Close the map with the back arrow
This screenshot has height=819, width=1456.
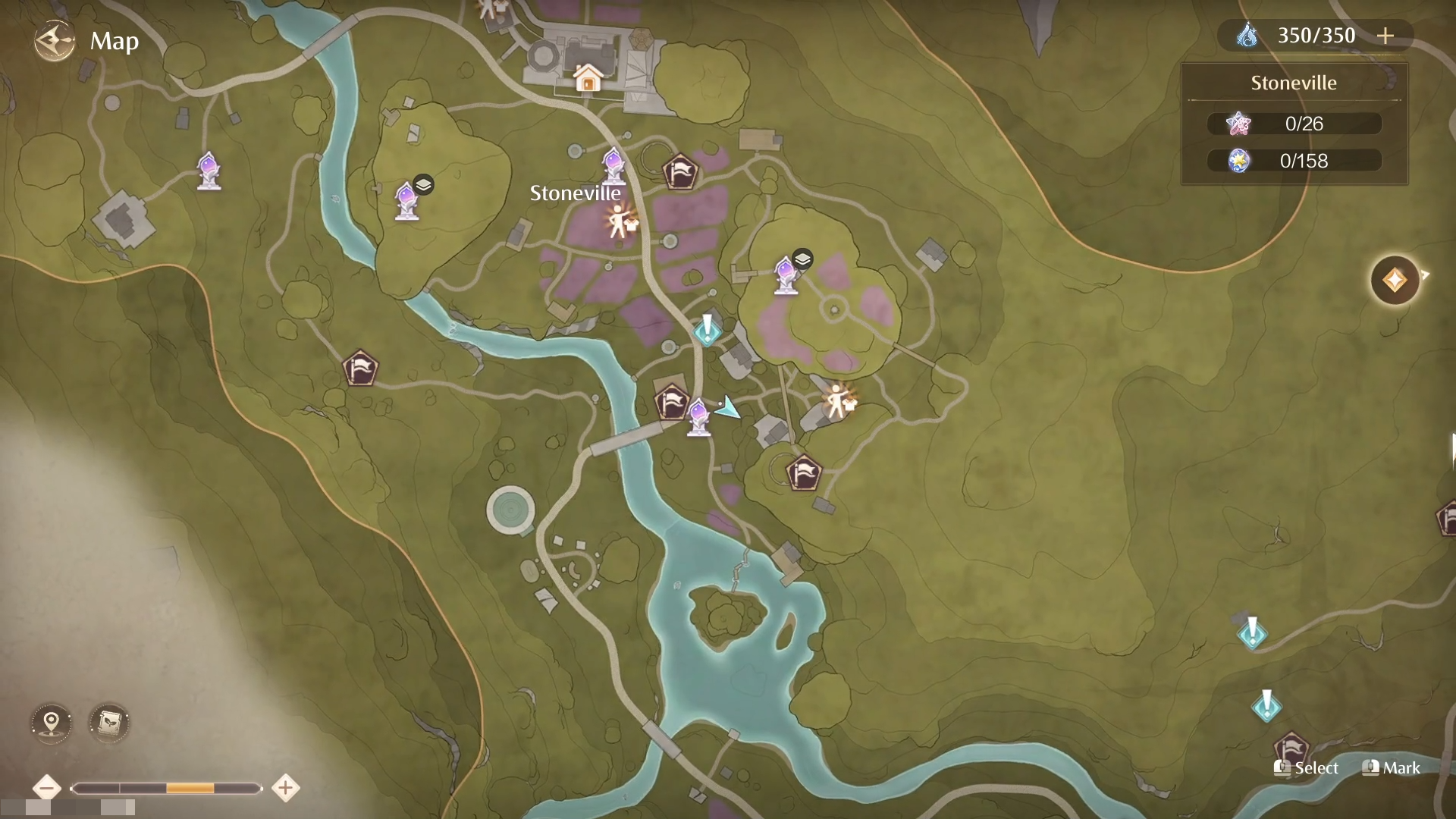pyautogui.click(x=55, y=41)
